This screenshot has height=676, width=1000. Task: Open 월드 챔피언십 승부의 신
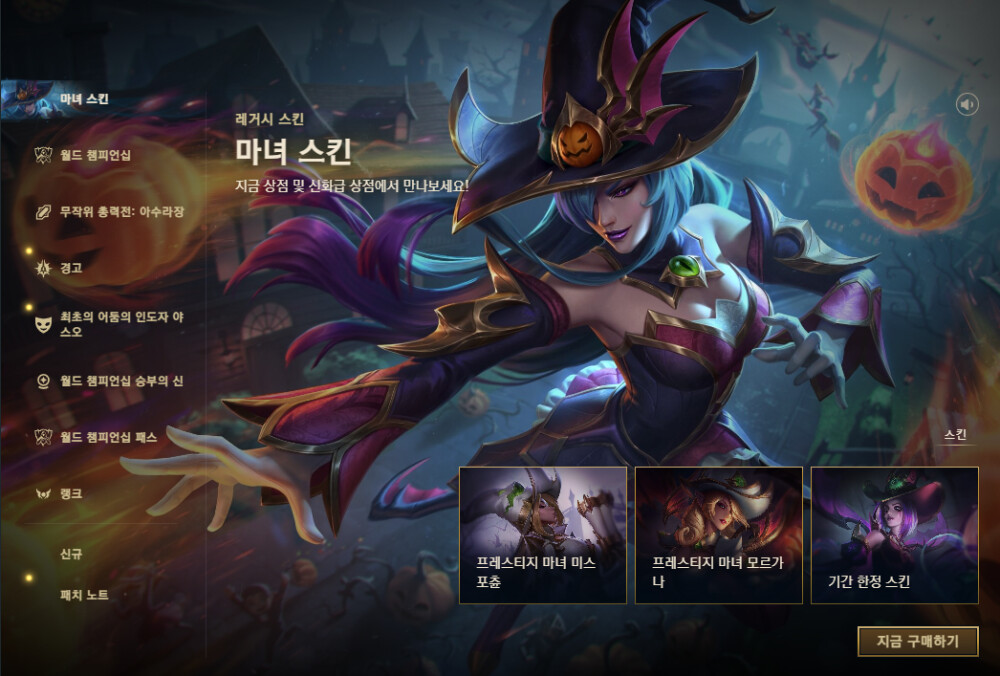[120, 381]
